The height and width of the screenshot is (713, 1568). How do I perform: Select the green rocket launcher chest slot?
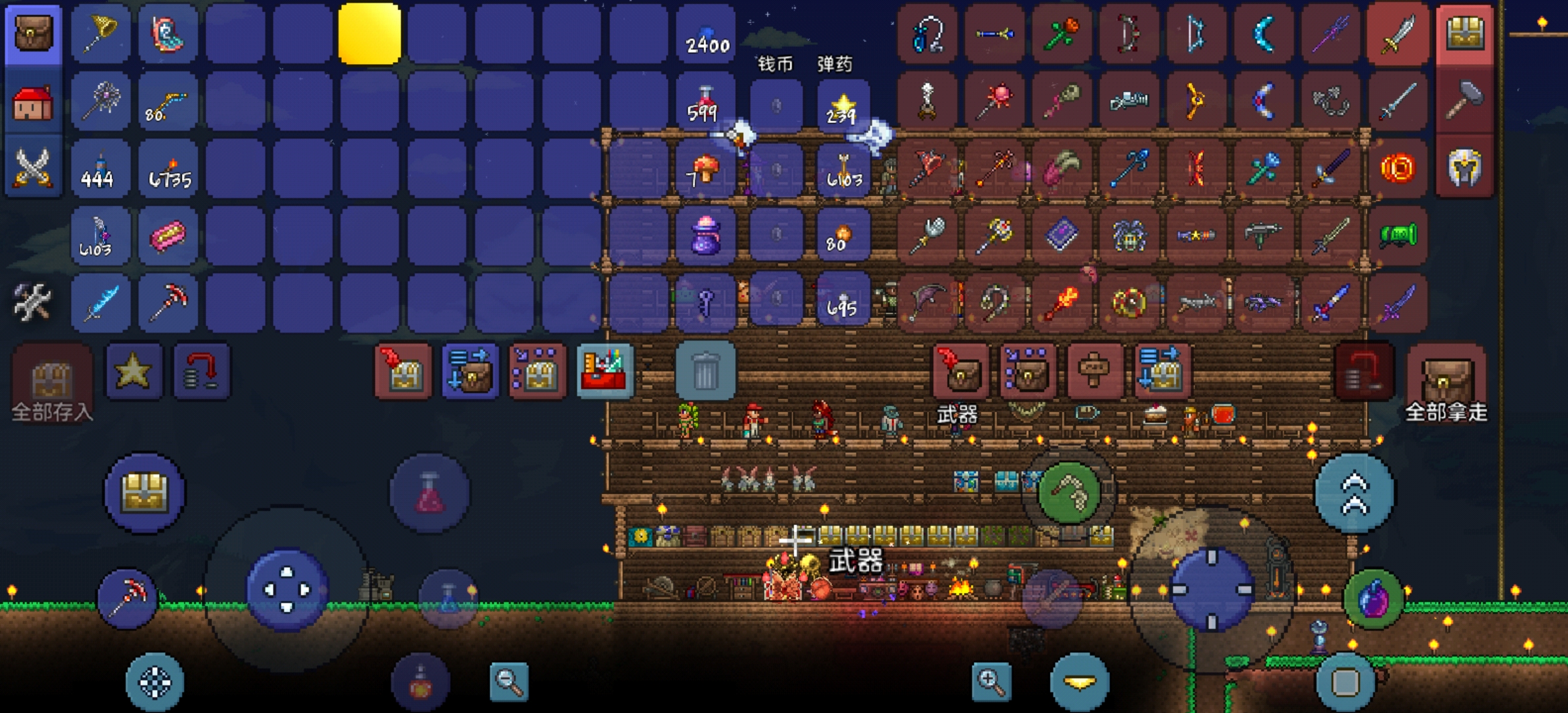1398,235
